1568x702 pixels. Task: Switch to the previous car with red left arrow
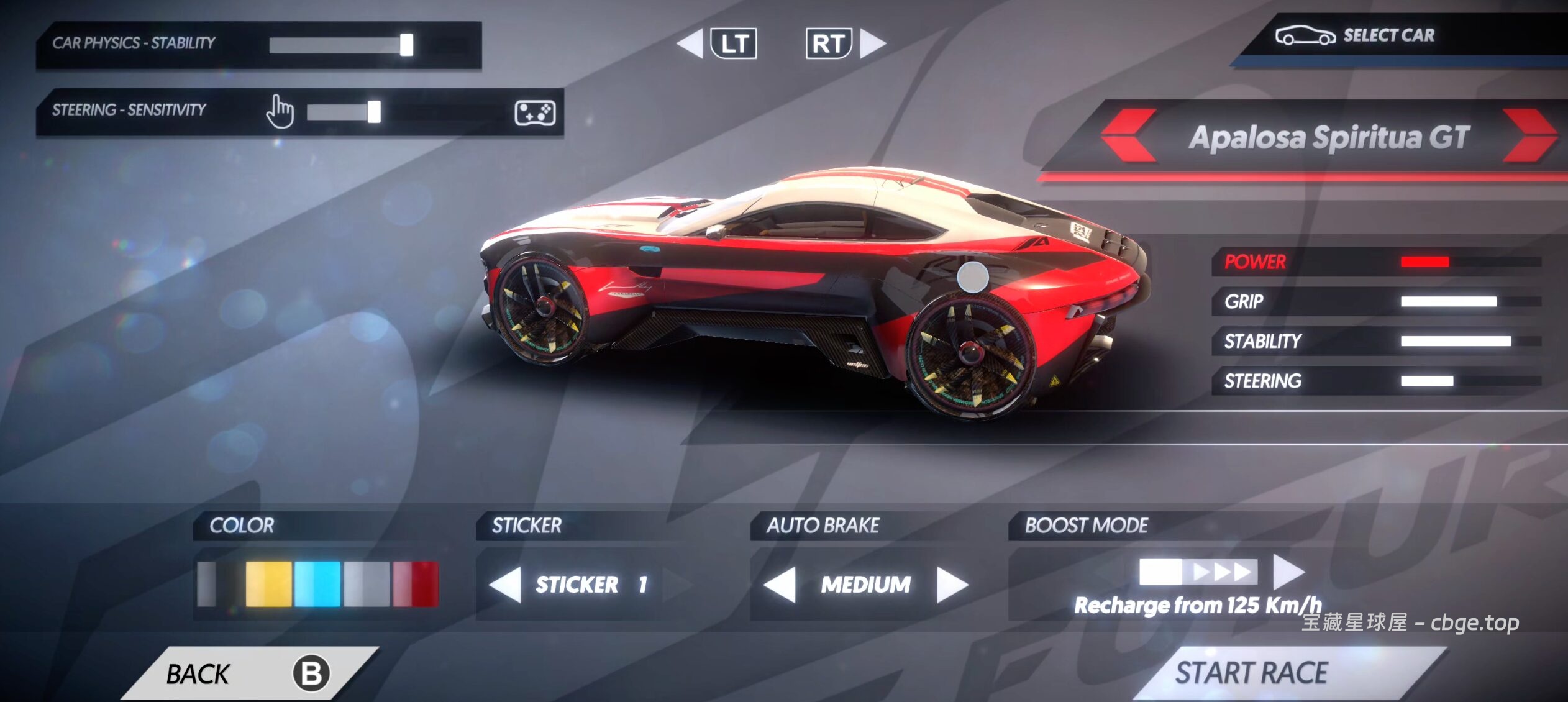coord(1129,136)
